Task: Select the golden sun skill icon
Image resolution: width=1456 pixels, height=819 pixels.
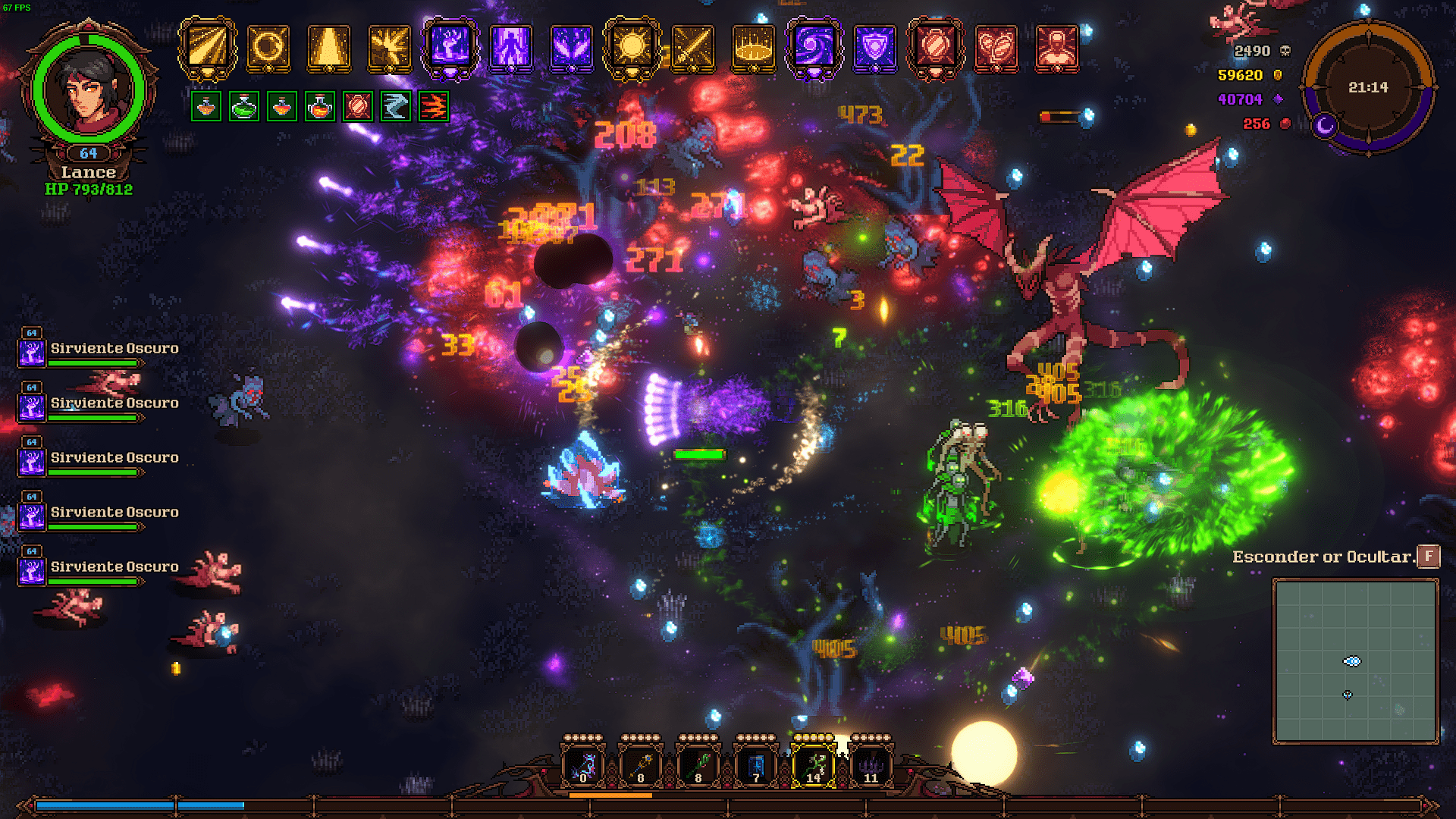Action: click(x=632, y=48)
